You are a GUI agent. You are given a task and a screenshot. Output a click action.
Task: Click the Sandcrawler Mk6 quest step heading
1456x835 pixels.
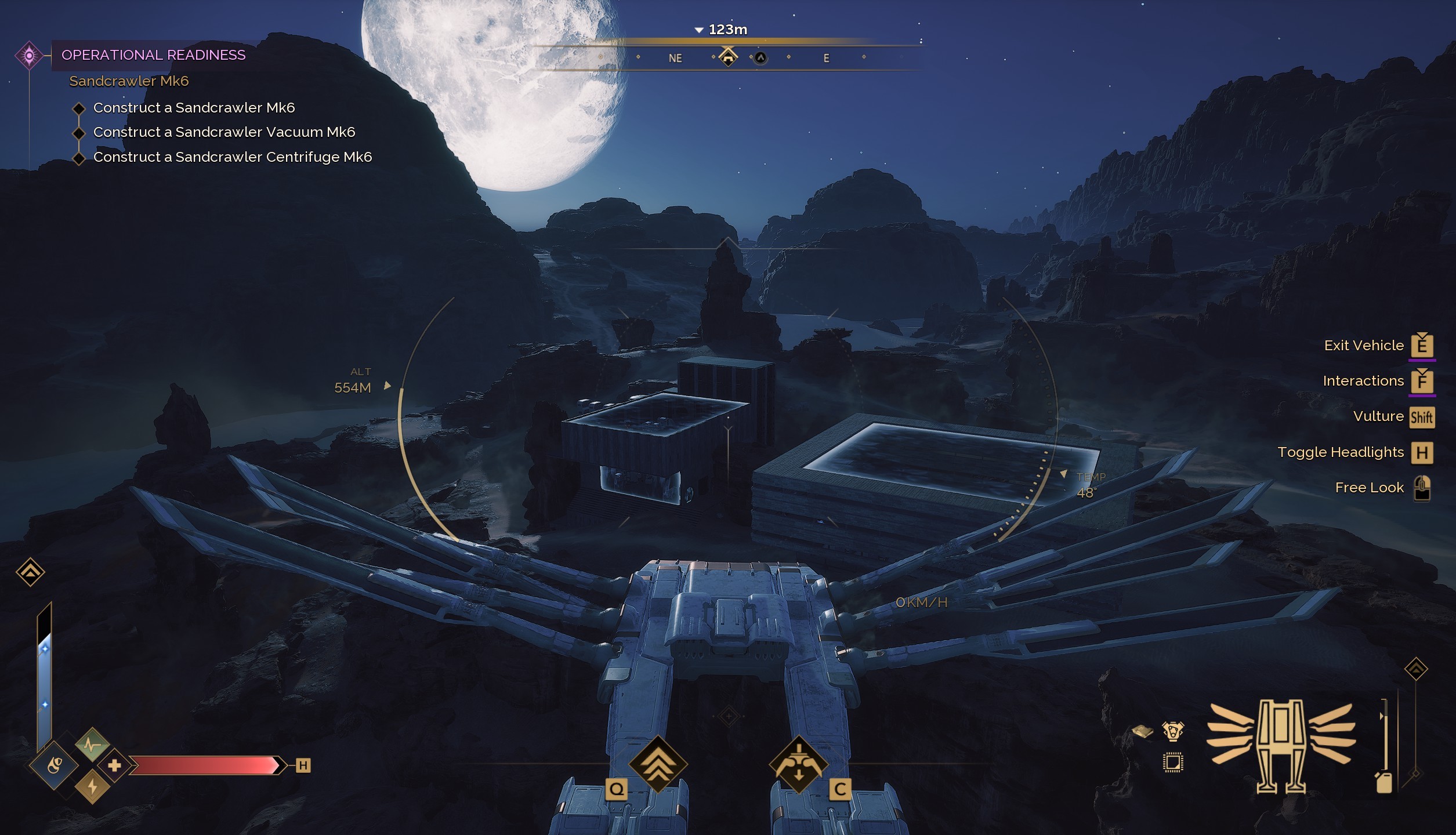(129, 81)
